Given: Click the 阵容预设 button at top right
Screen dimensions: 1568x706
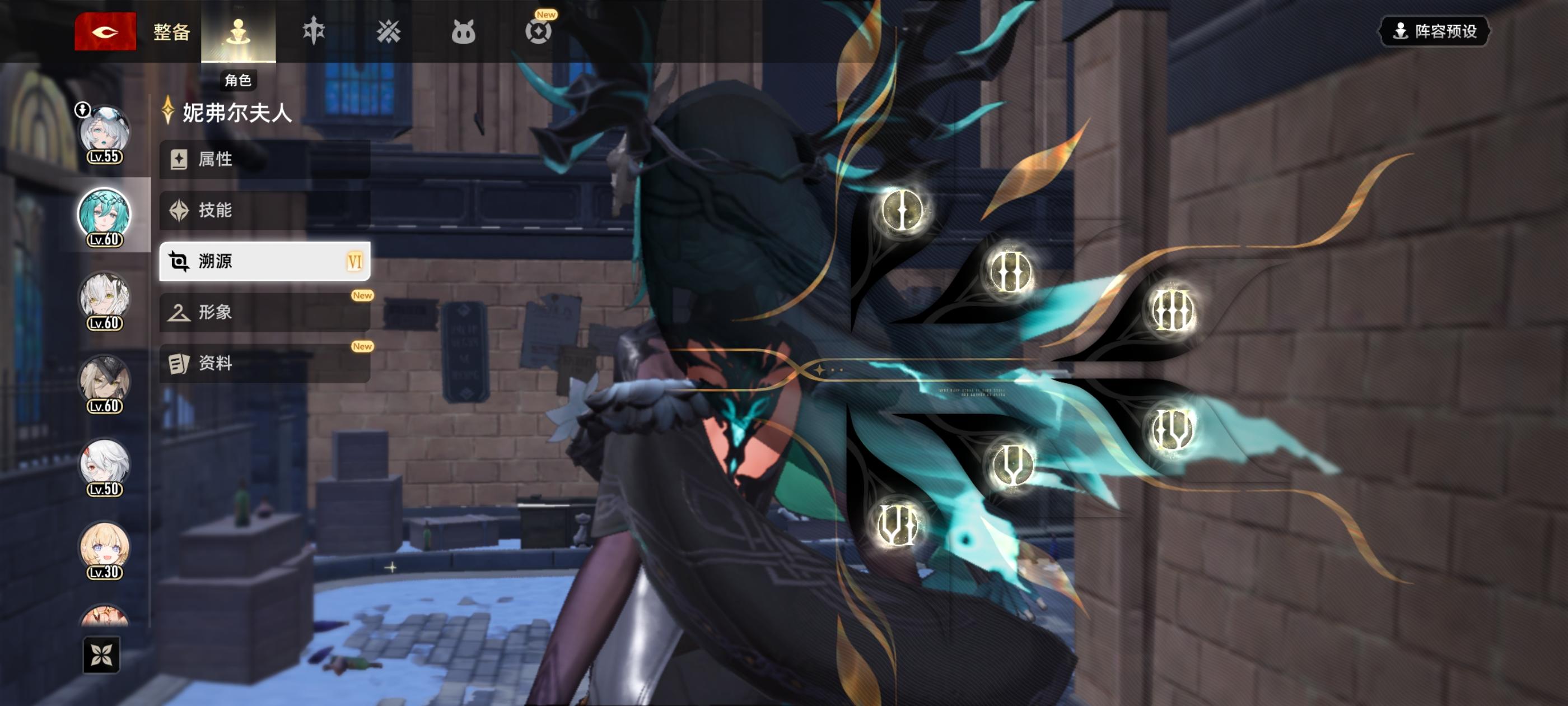Looking at the screenshot, I should 1434,32.
